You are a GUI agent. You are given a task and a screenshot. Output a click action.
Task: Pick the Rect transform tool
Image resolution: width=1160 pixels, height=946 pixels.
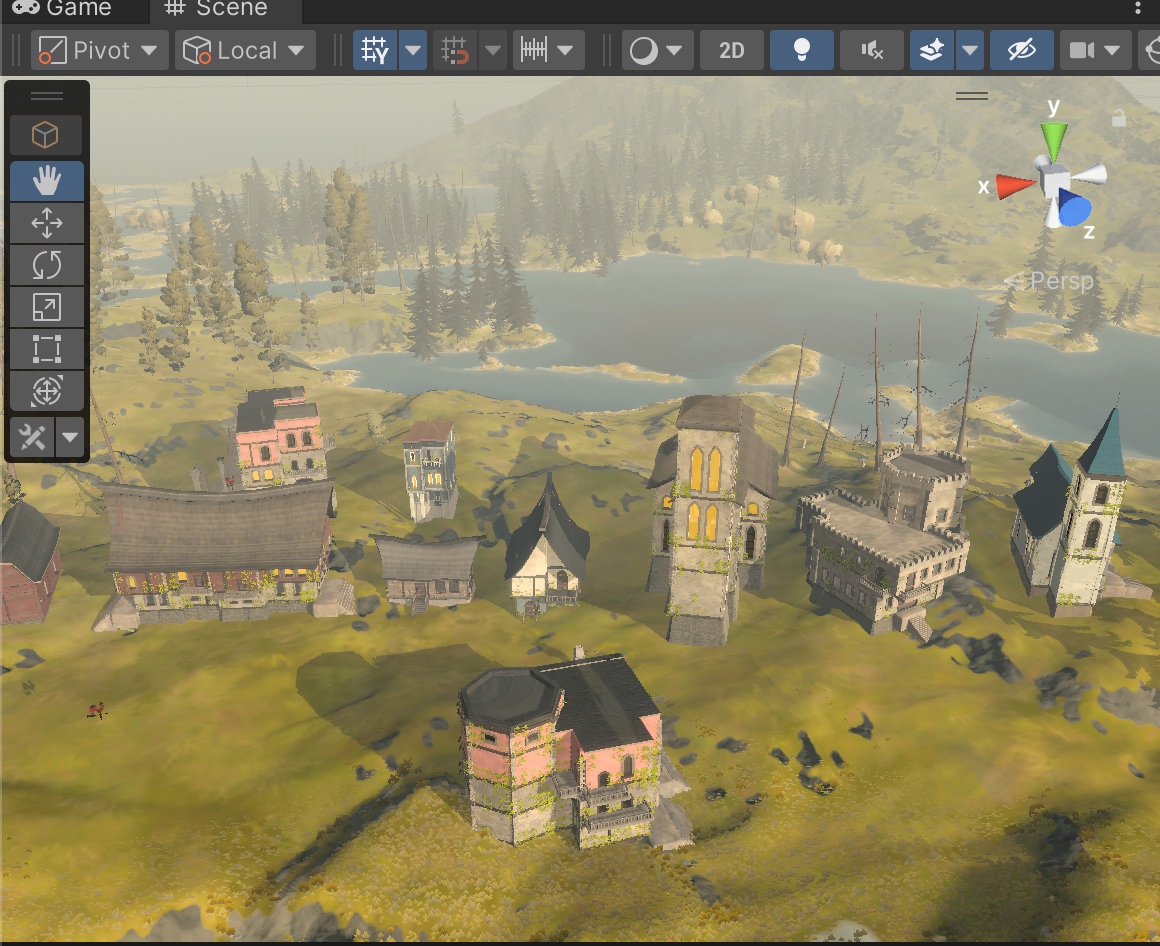point(47,349)
